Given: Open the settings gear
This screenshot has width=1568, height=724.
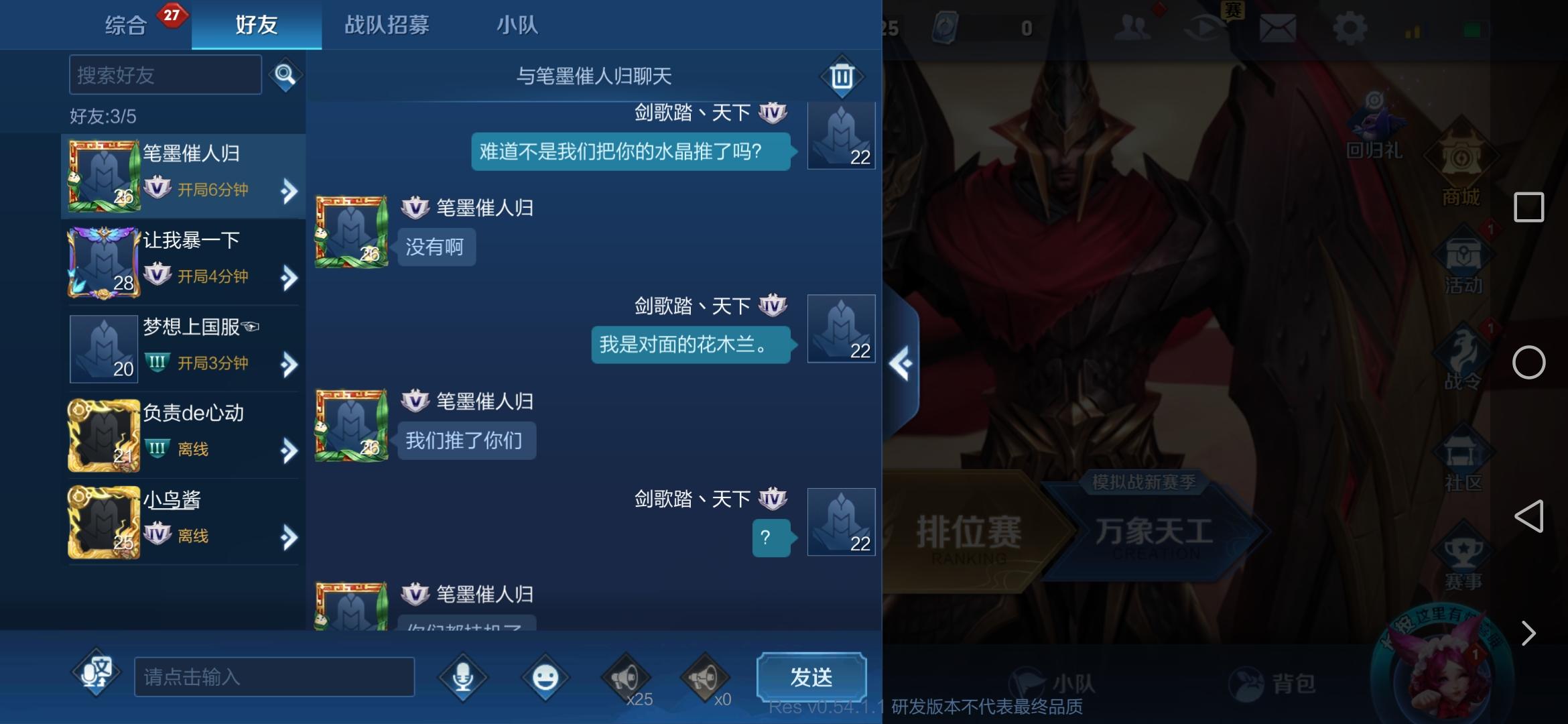Looking at the screenshot, I should click(x=1352, y=28).
